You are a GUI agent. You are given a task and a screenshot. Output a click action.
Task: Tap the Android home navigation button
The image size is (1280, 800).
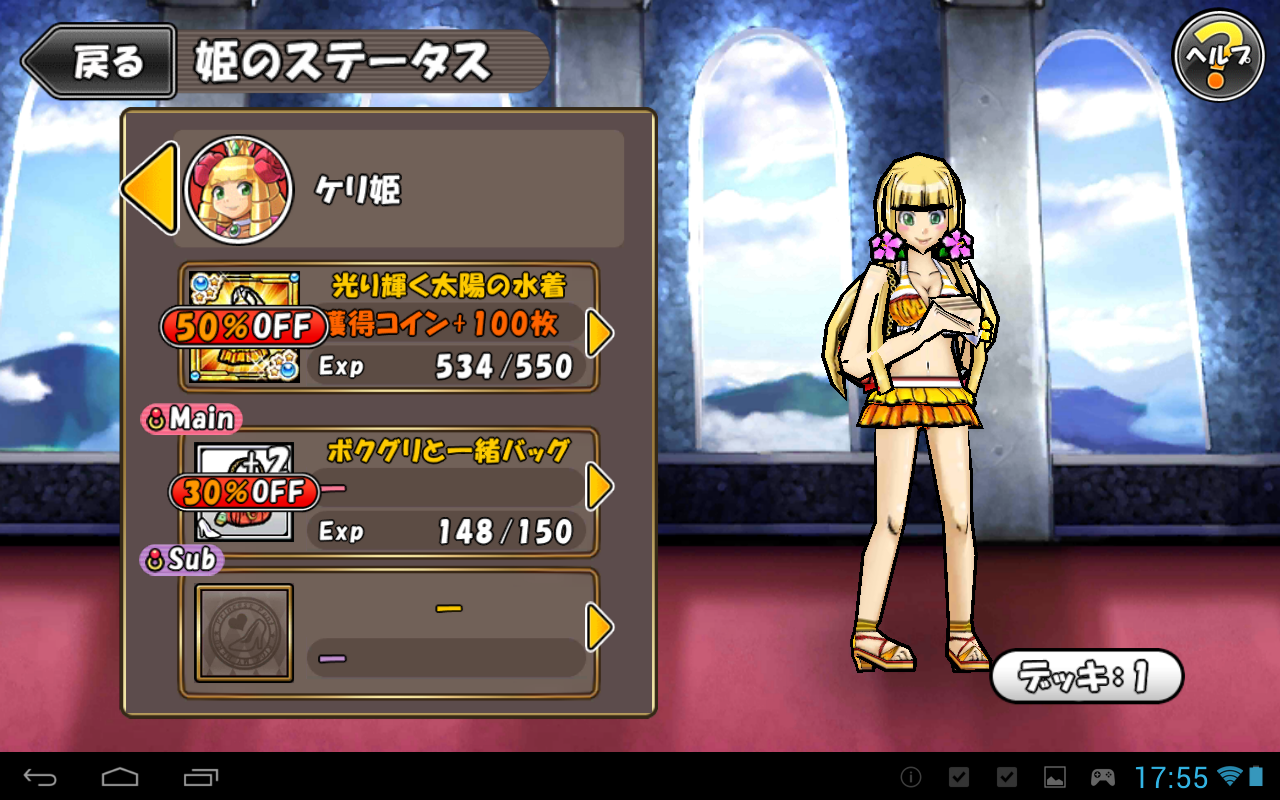tap(120, 776)
